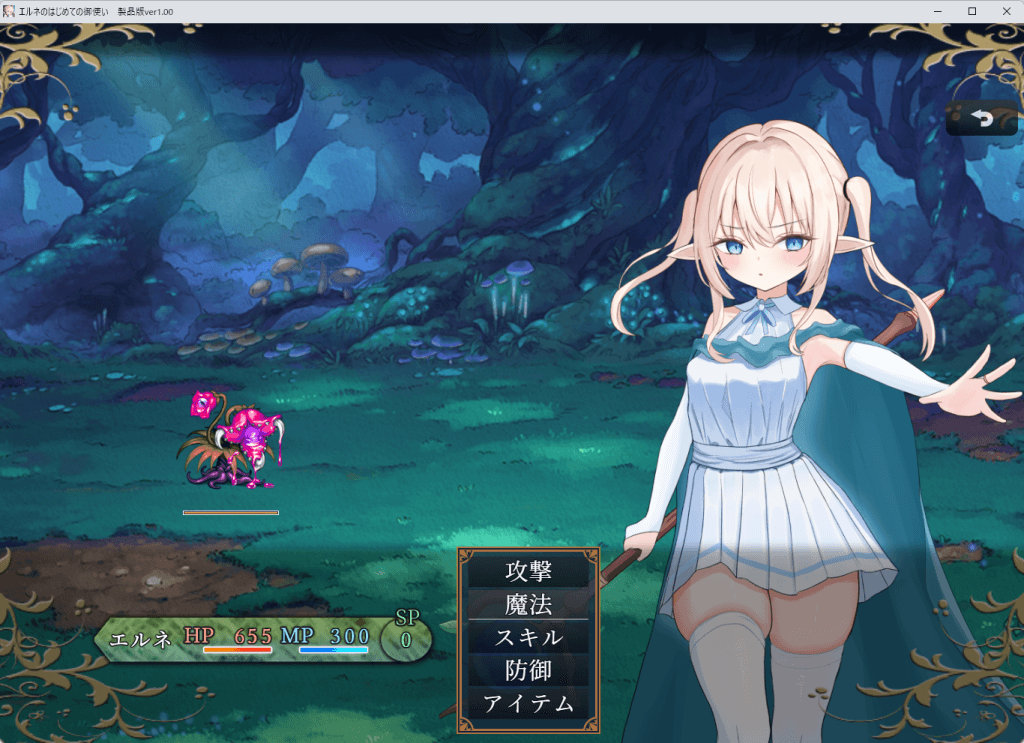Minimize the game window
The width and height of the screenshot is (1024, 743).
tap(938, 11)
